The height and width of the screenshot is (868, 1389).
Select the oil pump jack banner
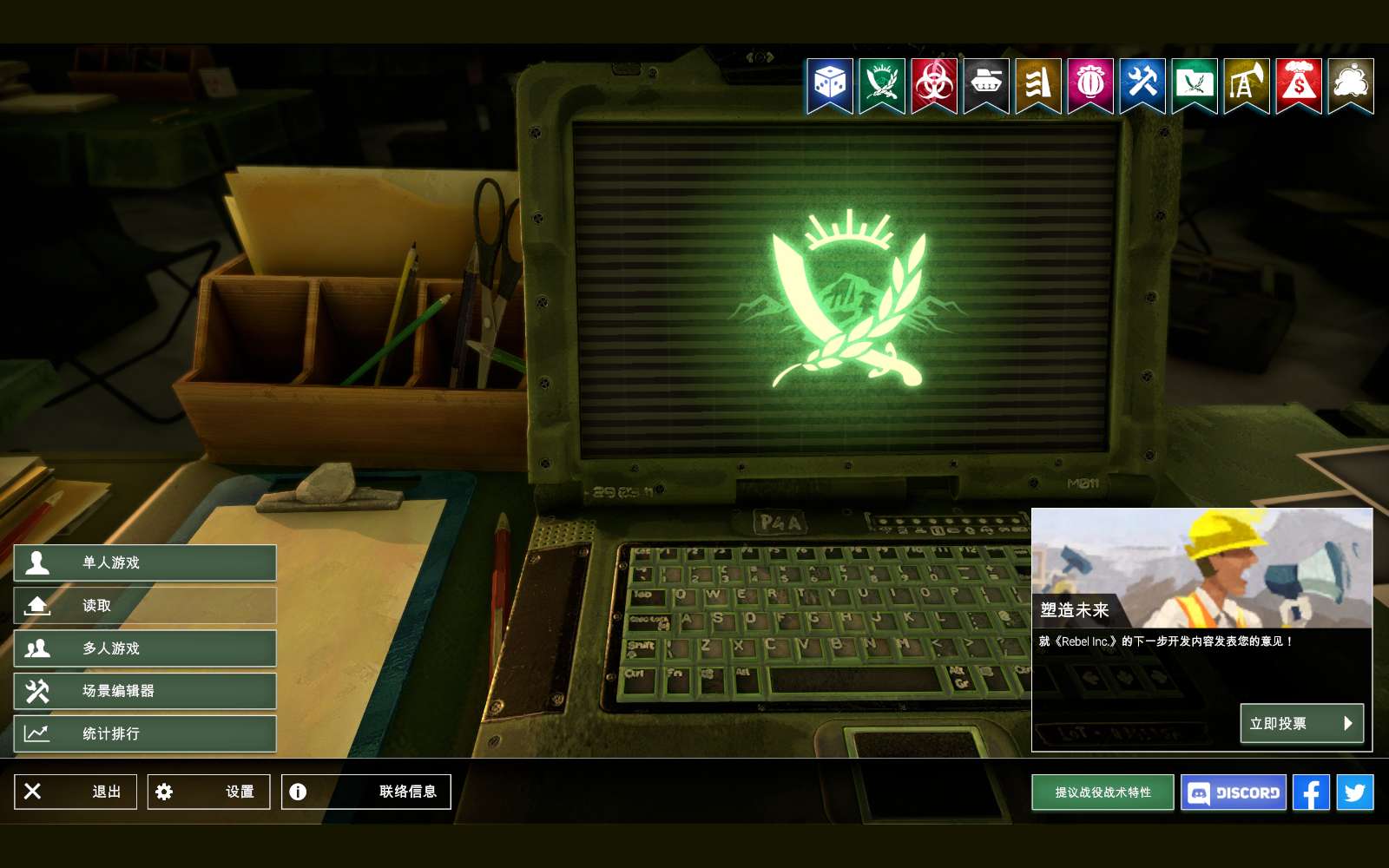tap(1247, 84)
